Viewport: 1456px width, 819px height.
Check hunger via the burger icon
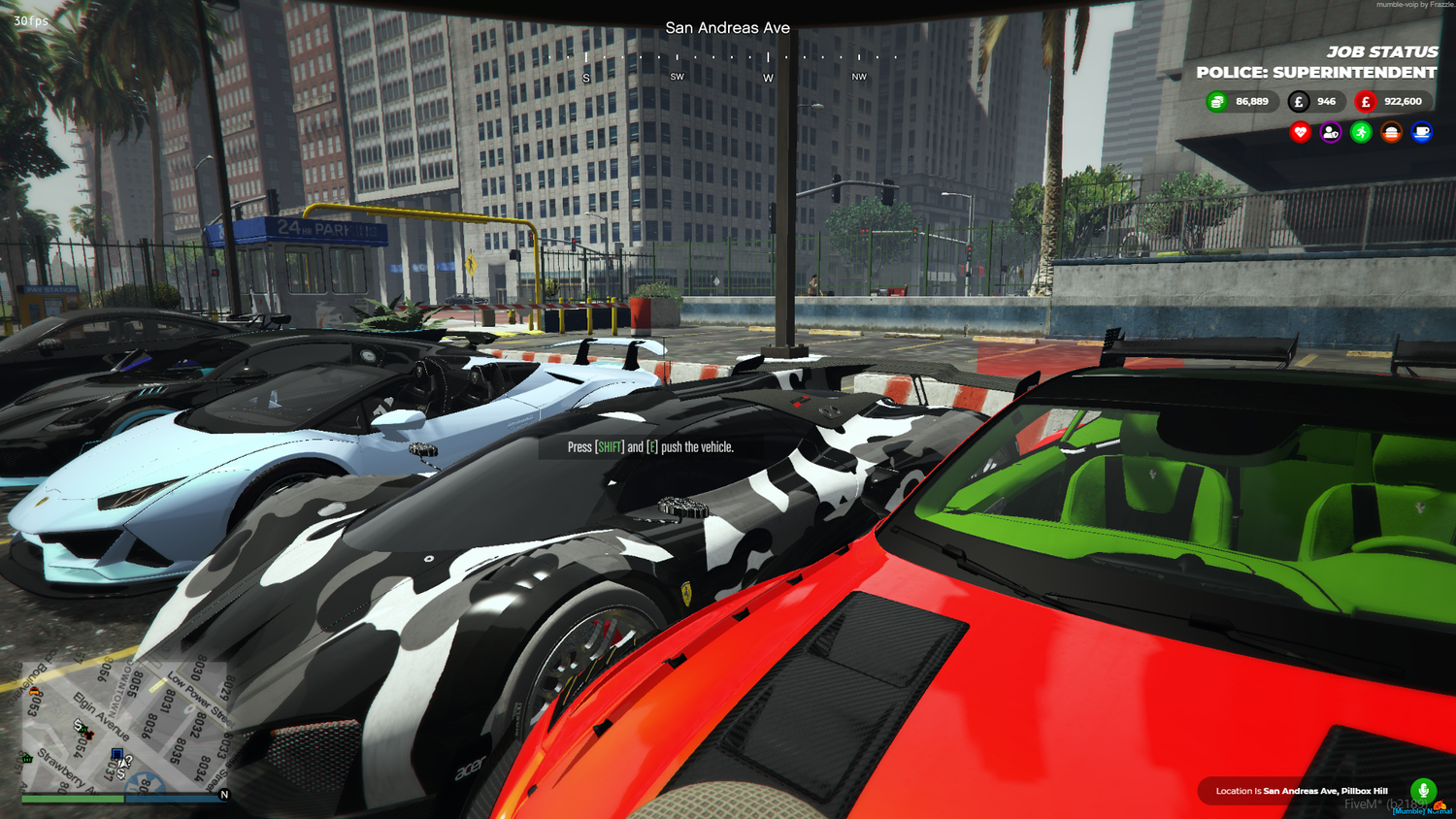click(x=1390, y=133)
